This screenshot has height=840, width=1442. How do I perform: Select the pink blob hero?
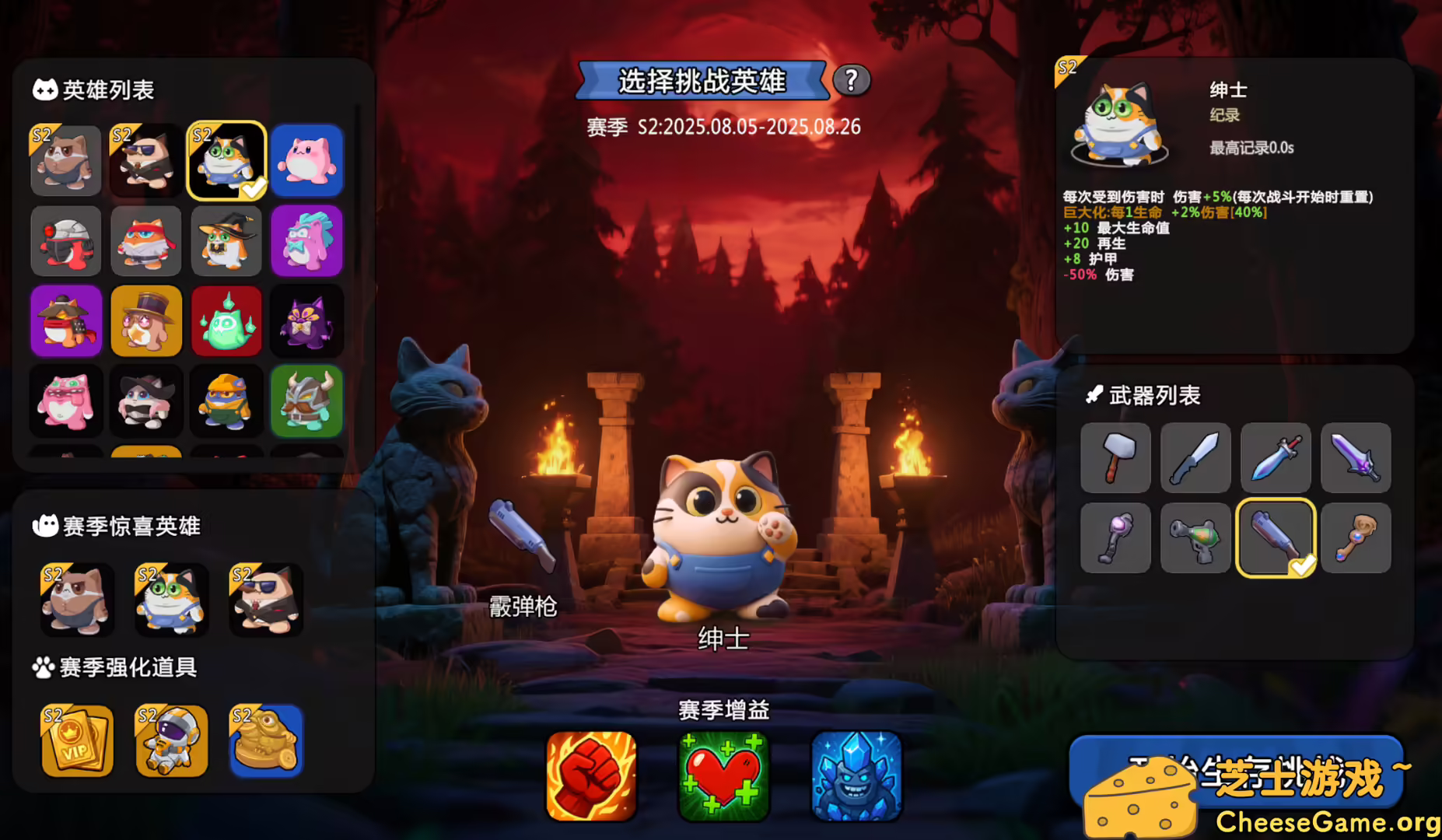click(x=306, y=161)
